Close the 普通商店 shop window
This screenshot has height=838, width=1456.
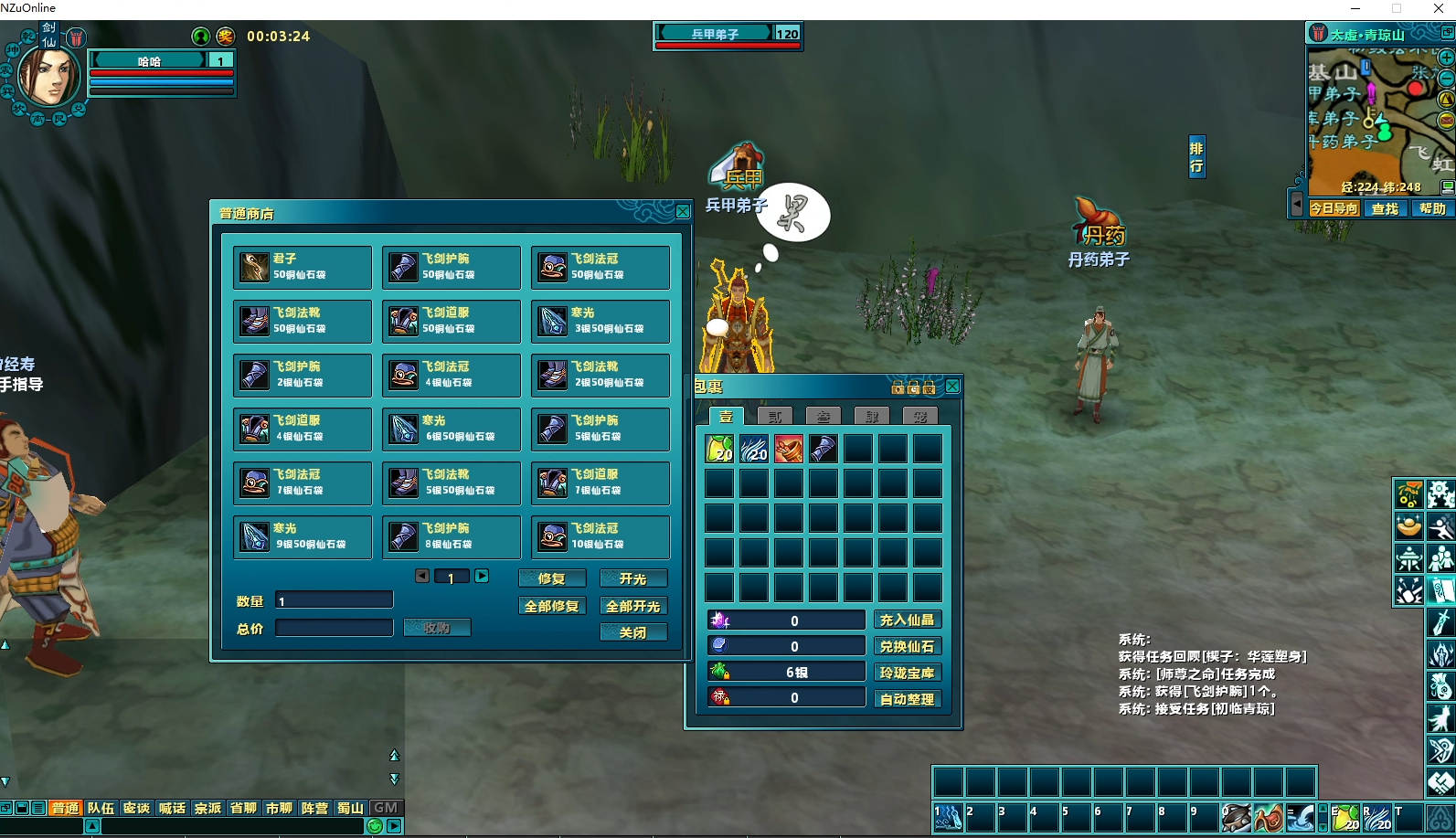point(683,212)
